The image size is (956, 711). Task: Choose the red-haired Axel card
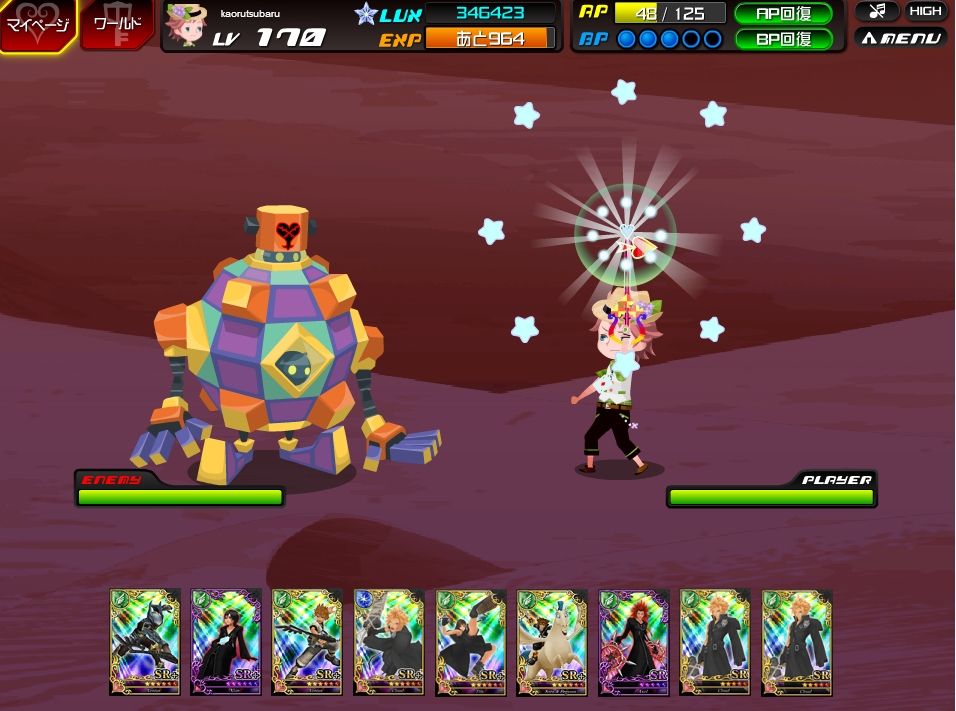[634, 641]
